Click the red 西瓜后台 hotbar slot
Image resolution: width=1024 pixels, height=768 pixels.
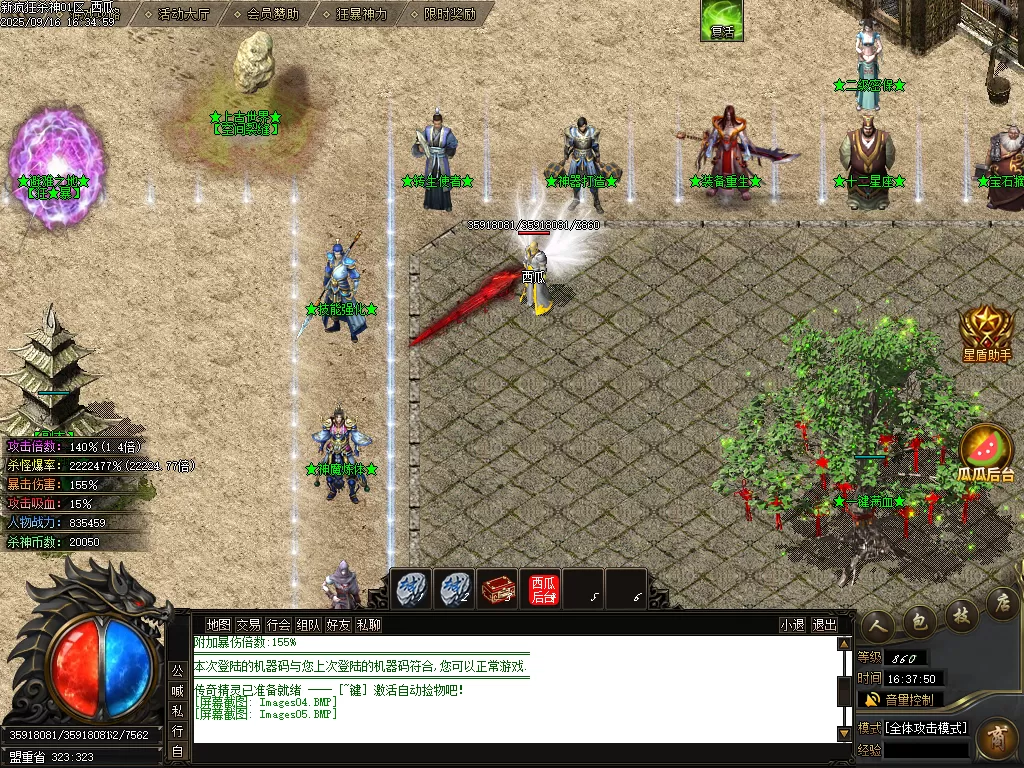[x=543, y=589]
